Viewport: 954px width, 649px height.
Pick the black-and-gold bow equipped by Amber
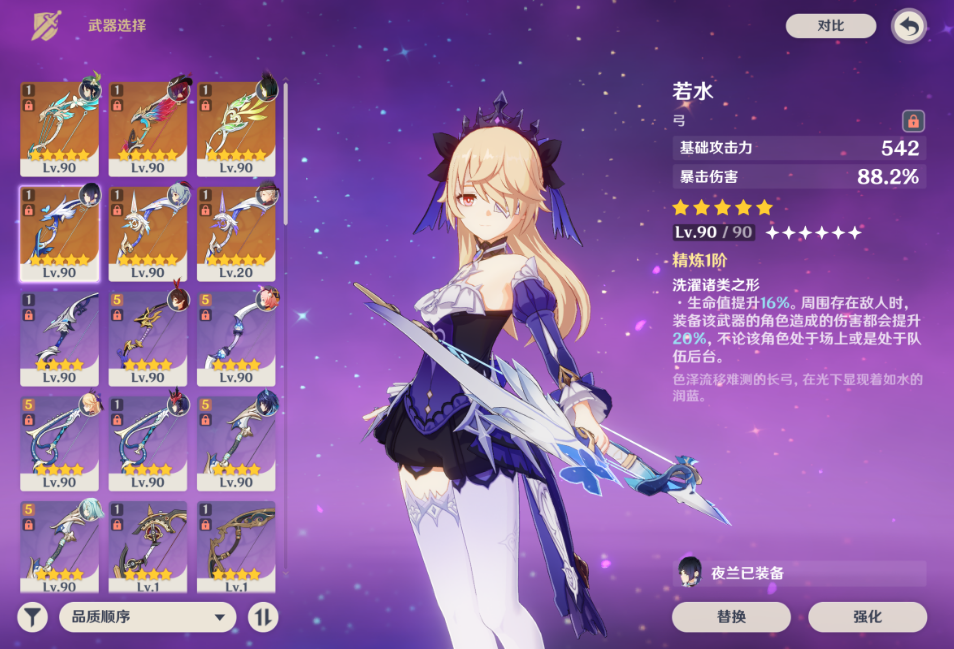tap(148, 338)
